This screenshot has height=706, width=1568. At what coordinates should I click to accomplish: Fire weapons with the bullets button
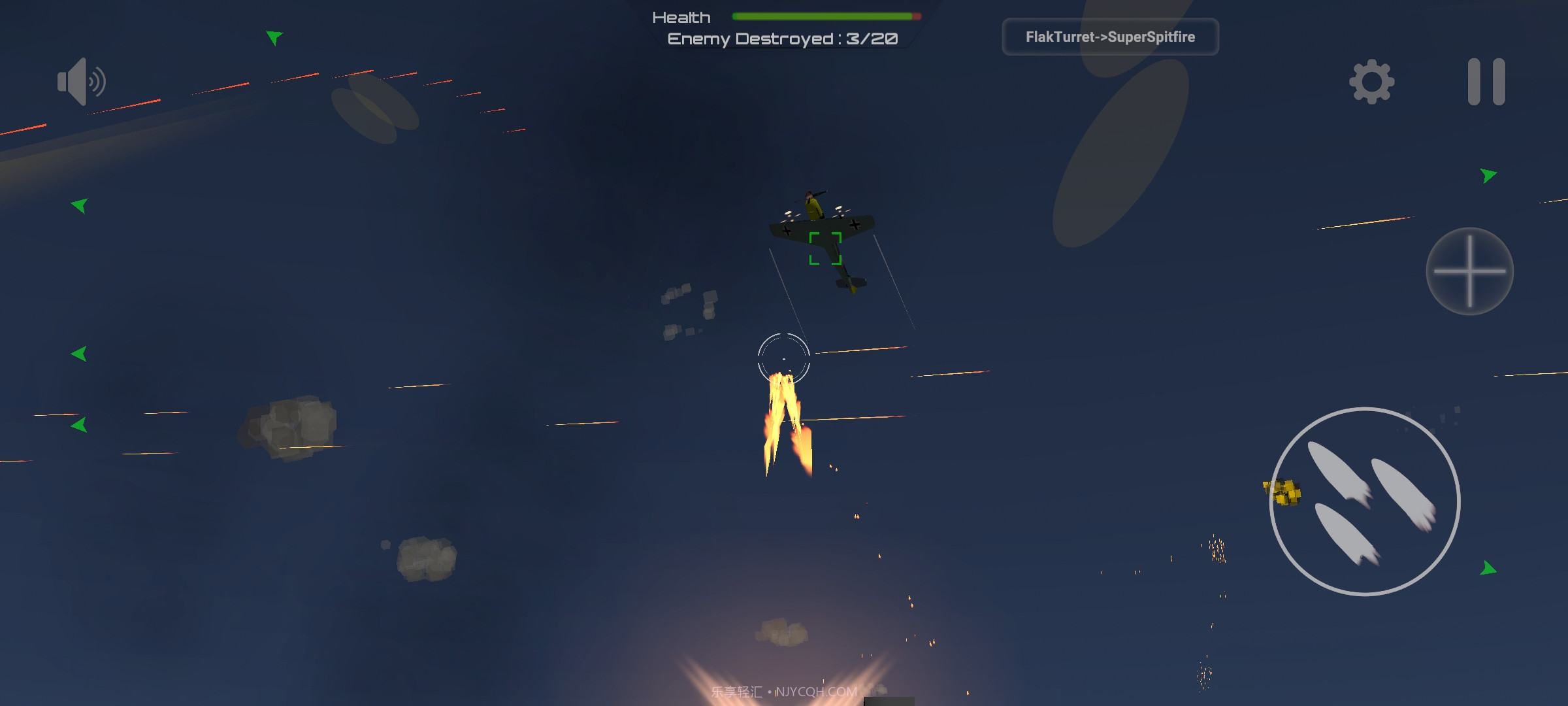[1364, 501]
